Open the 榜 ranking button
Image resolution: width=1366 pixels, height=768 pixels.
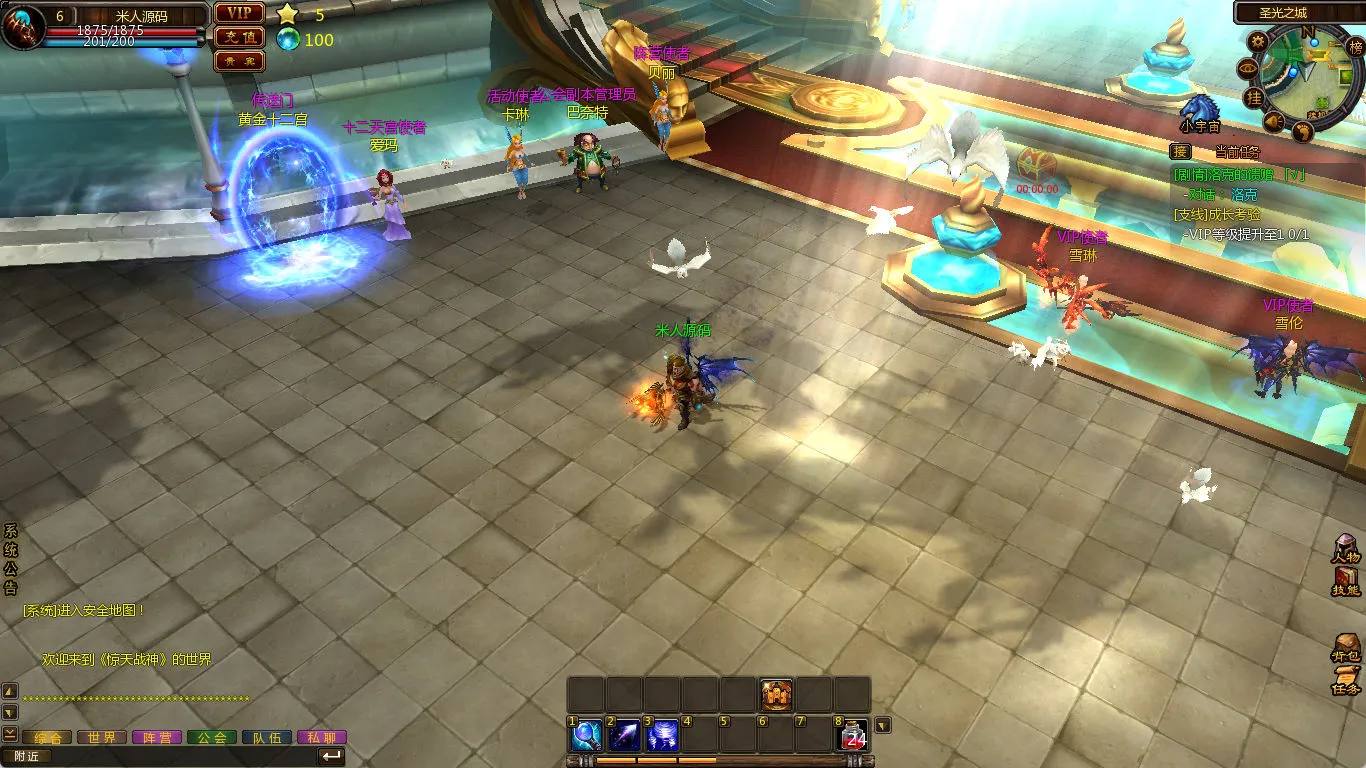coord(1355,47)
